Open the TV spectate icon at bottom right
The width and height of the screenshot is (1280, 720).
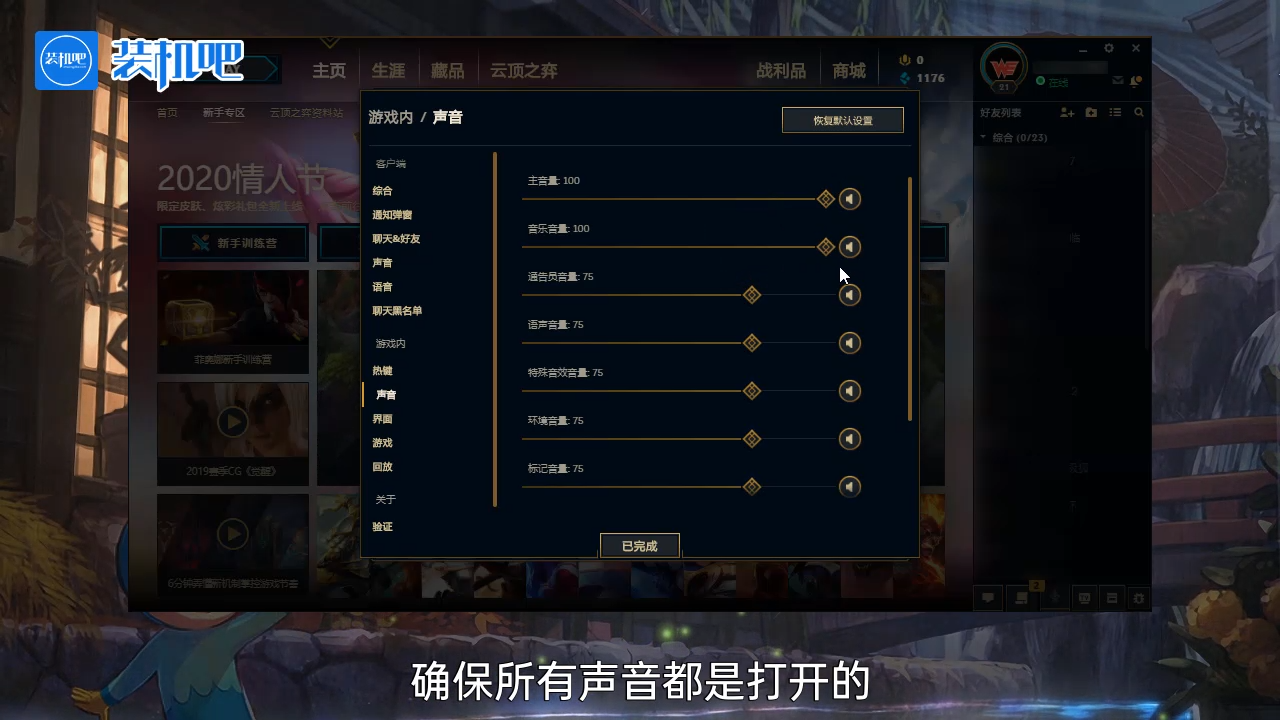(x=1084, y=598)
